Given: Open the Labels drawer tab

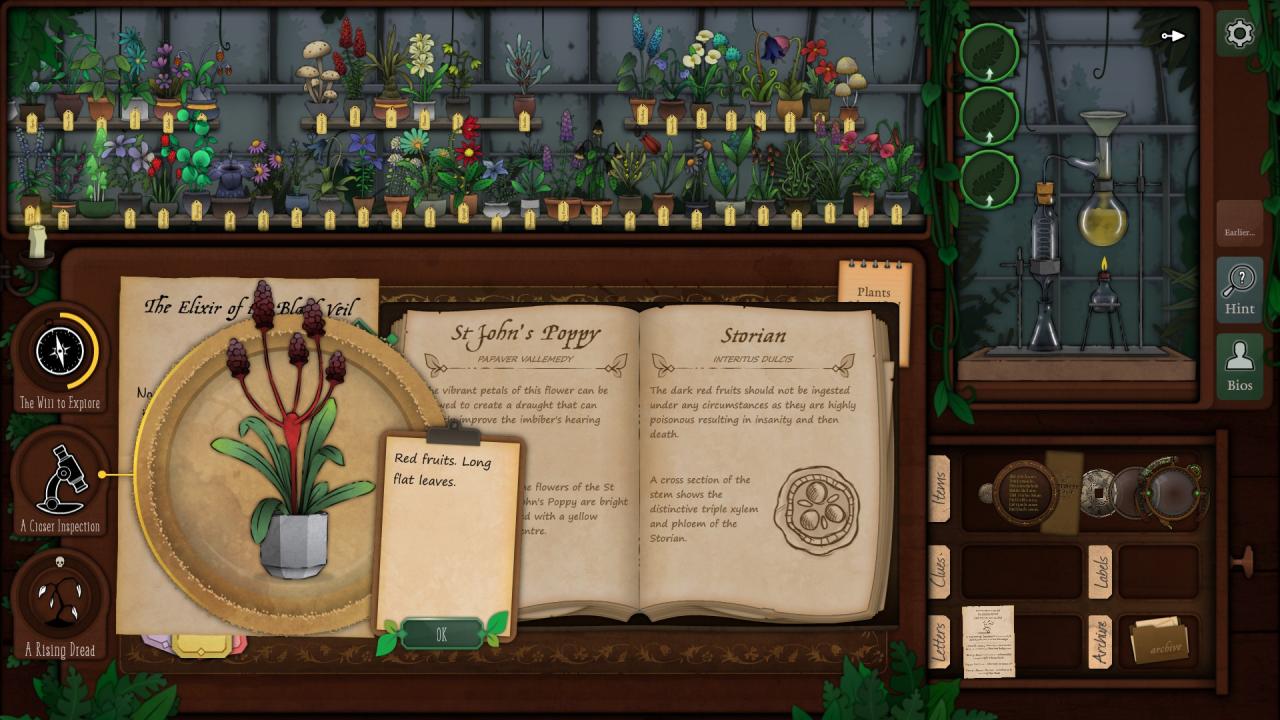Looking at the screenshot, I should coord(1100,571).
